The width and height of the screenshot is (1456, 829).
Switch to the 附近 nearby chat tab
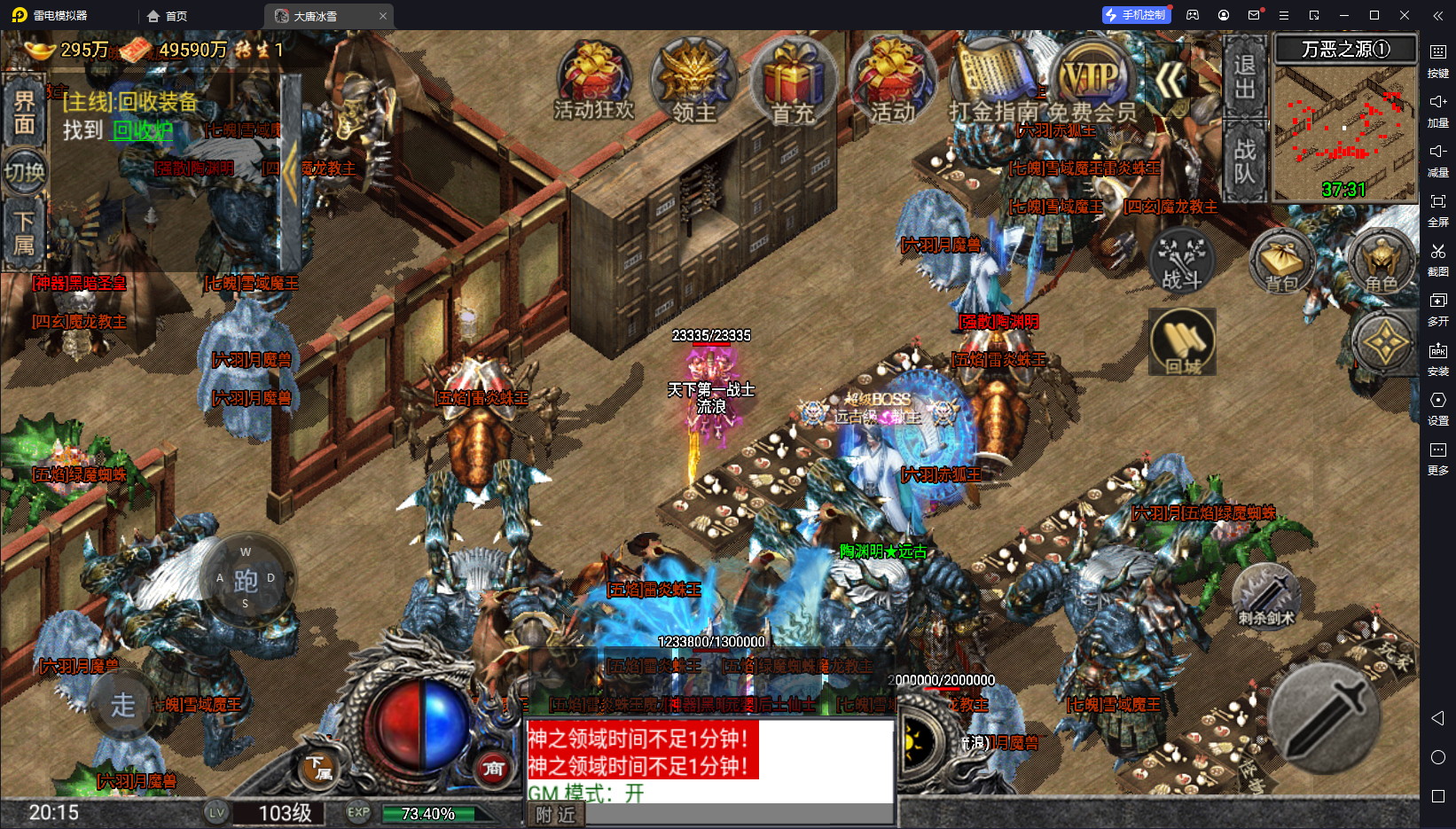pyautogui.click(x=556, y=815)
